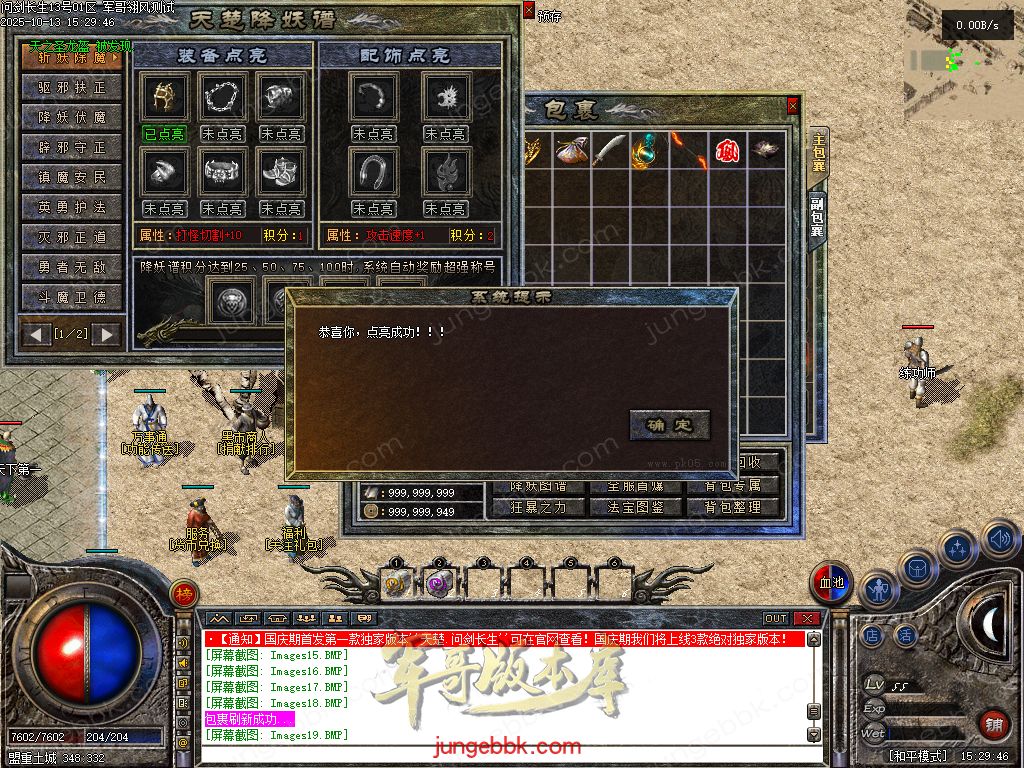Select the 驱邪扶正 category
This screenshot has height=768, width=1024.
[x=72, y=88]
